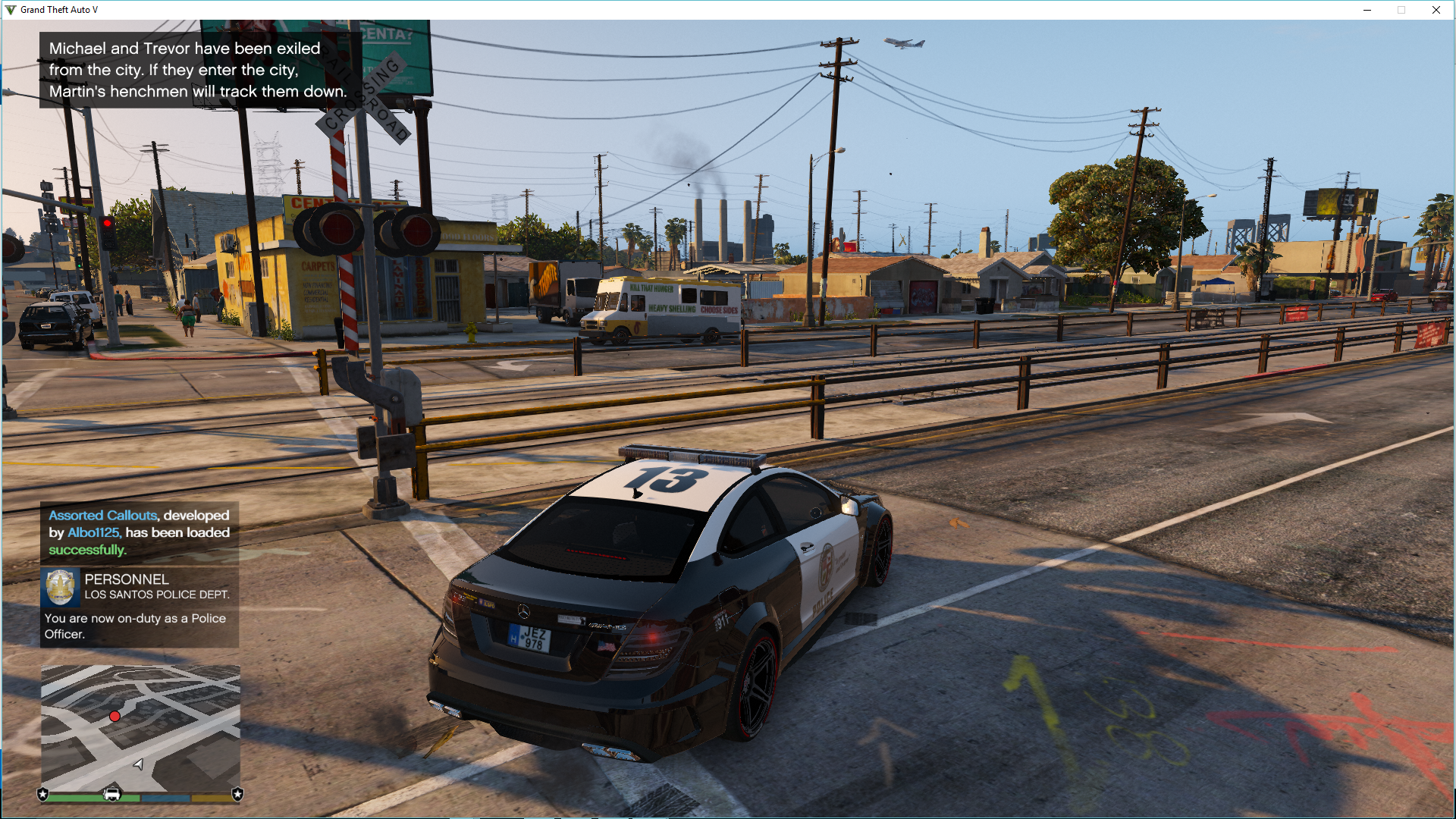This screenshot has width=1456, height=819.
Task: Select the red blip on the minimap
Action: click(115, 716)
